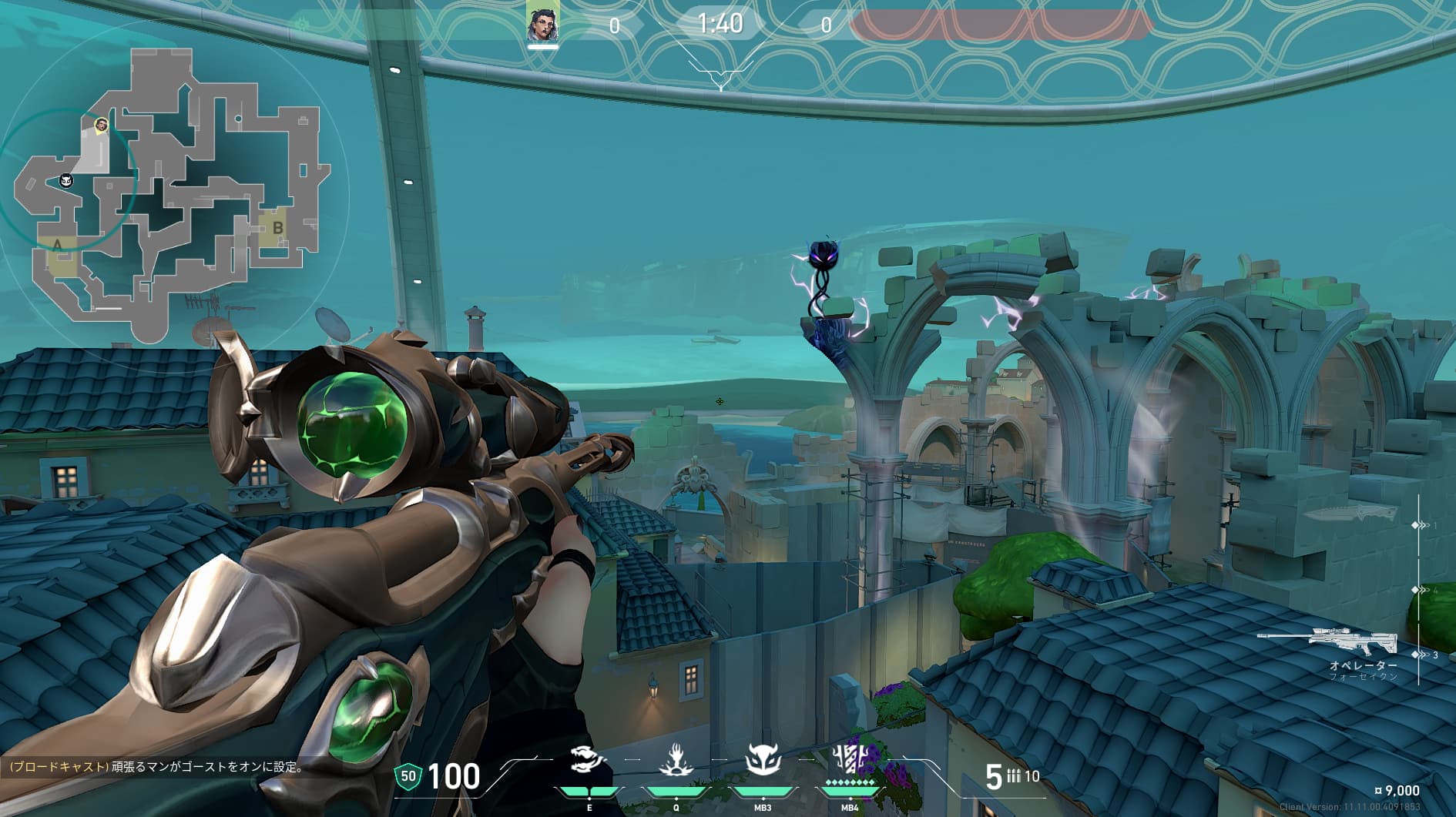Image resolution: width=1456 pixels, height=817 pixels.
Task: Click the horned mask marker on the minimap
Action: [x=67, y=180]
